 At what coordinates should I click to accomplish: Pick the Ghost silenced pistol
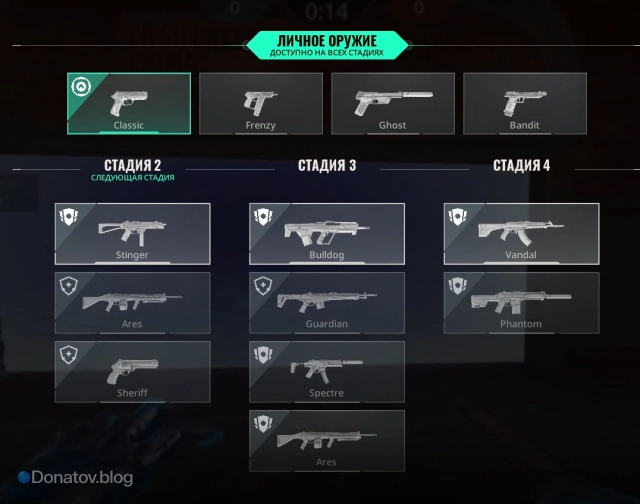tap(393, 103)
